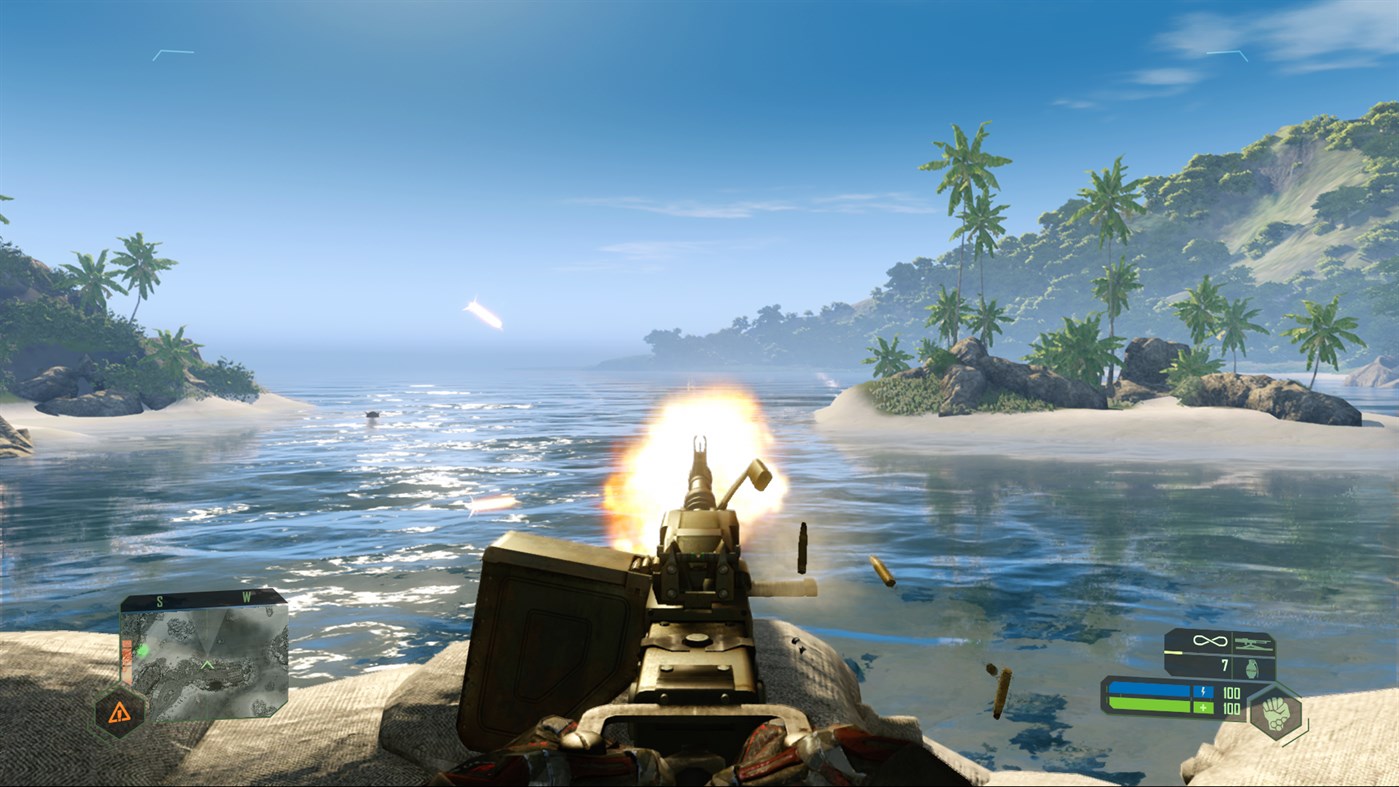Click the W compass heading on the minimap
1399x787 pixels.
[249, 599]
